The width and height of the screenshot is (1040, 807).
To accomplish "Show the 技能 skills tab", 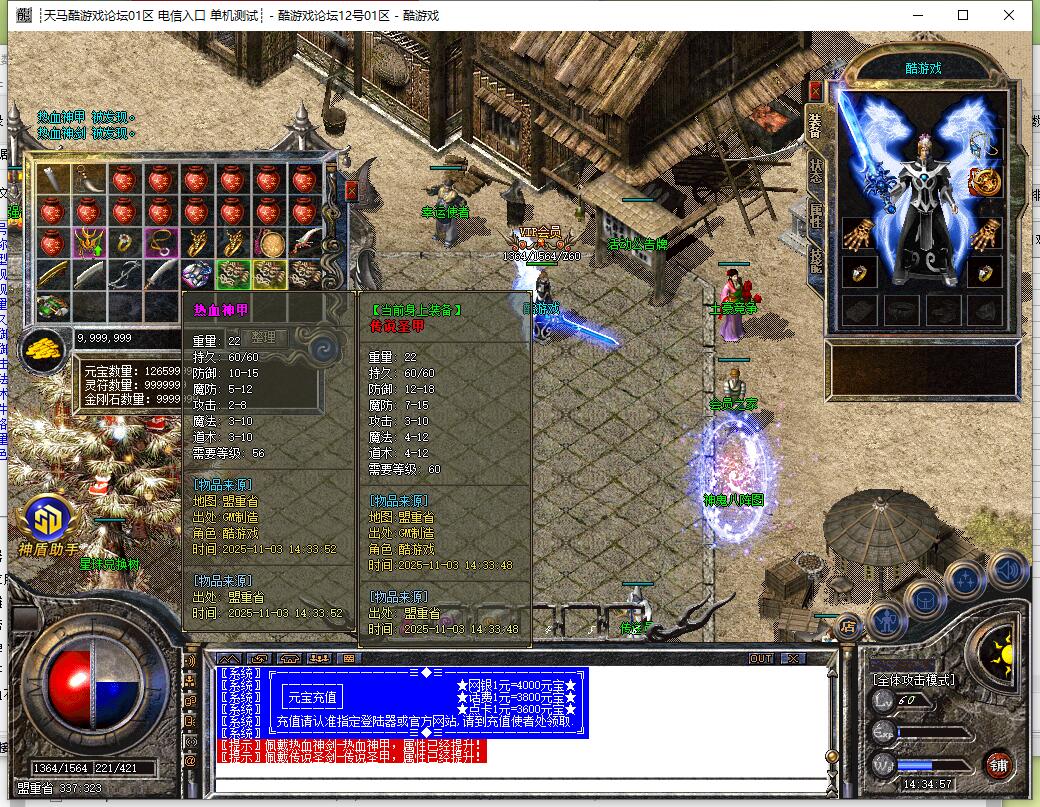I will tap(816, 260).
